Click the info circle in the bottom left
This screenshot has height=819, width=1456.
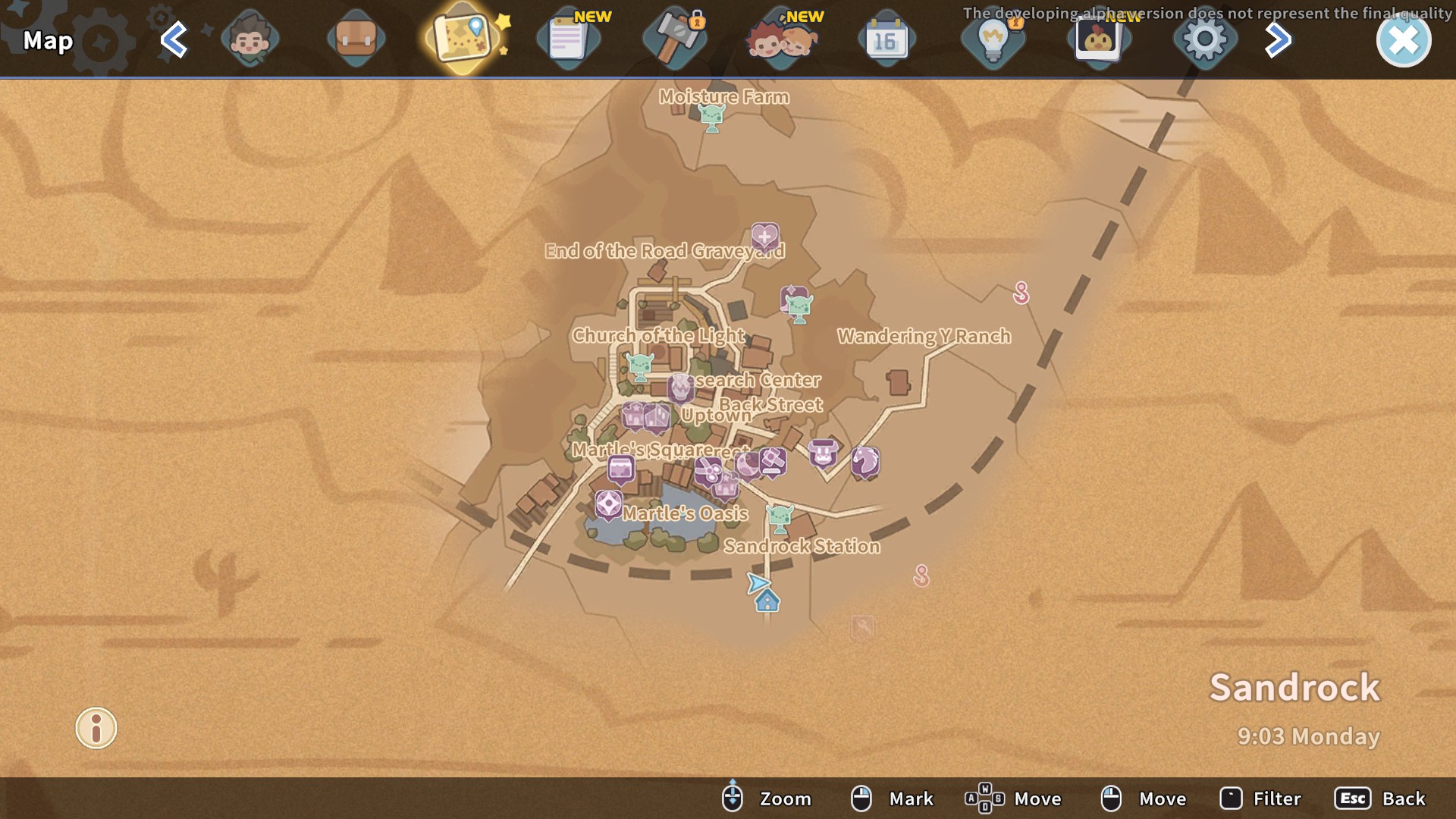point(96,728)
